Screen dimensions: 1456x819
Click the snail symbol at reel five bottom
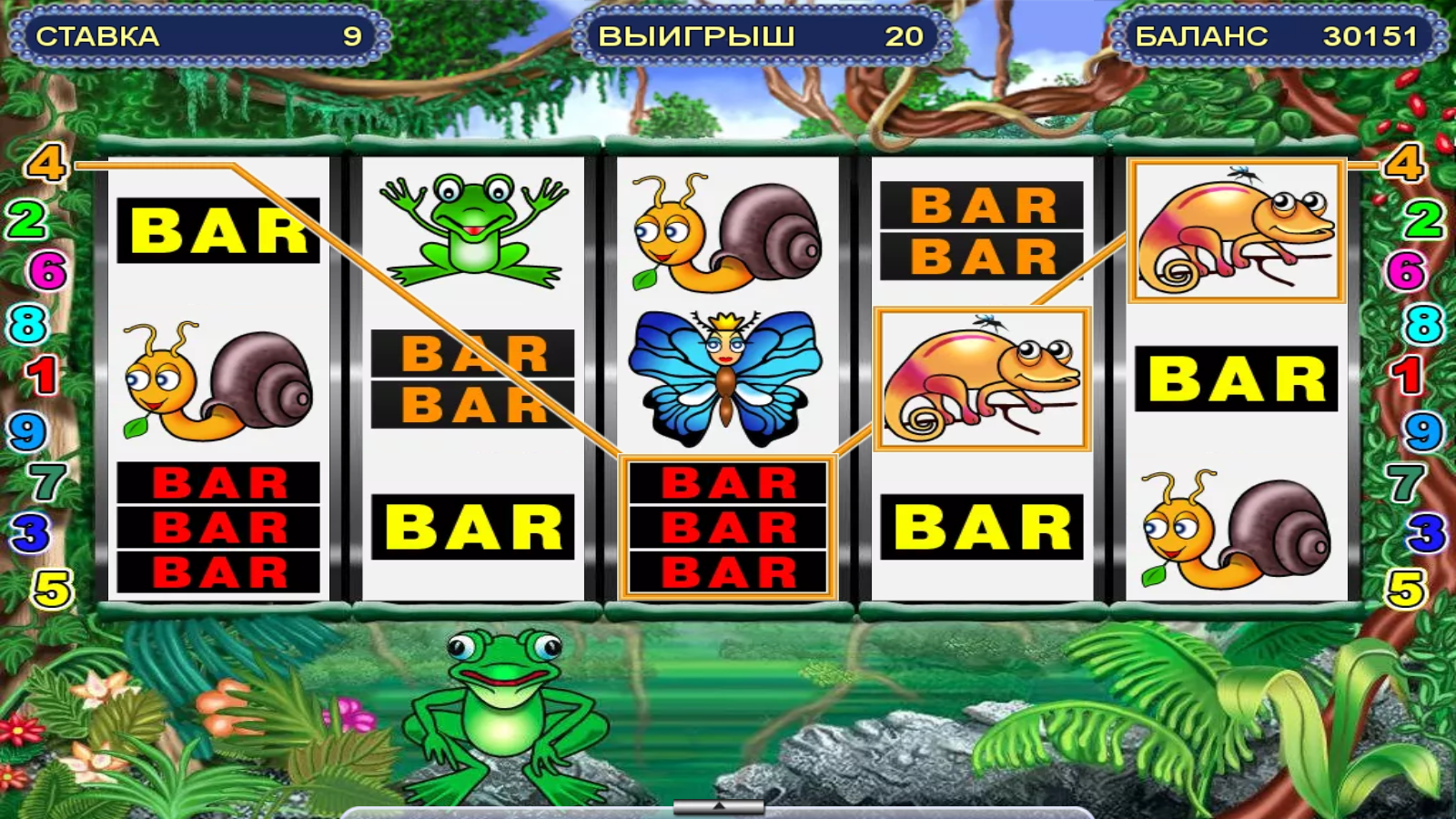(x=1238, y=528)
